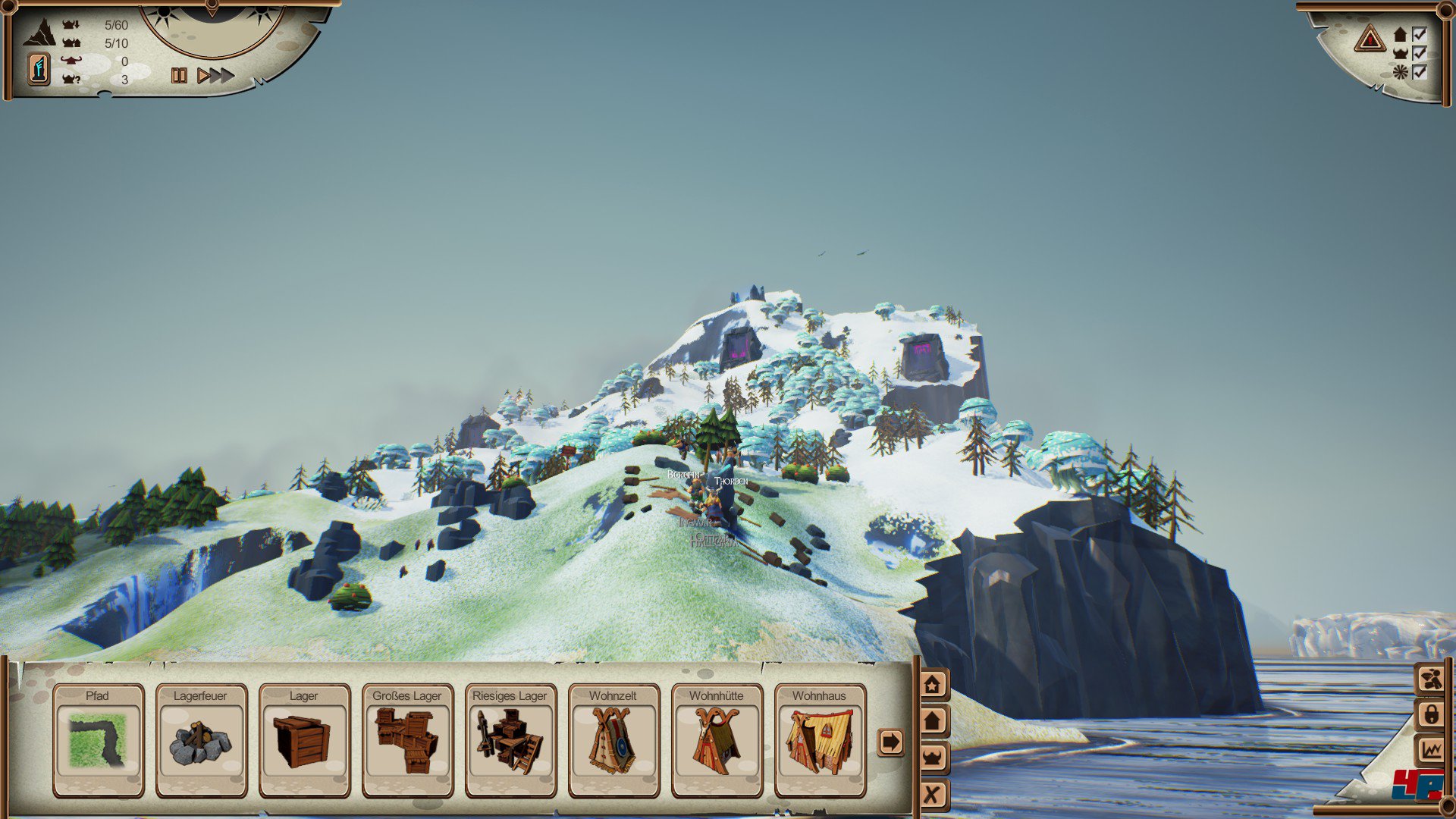Viewport: 1456px width, 819px height.
Task: Click the red warning triangle alert
Action: click(x=1370, y=38)
